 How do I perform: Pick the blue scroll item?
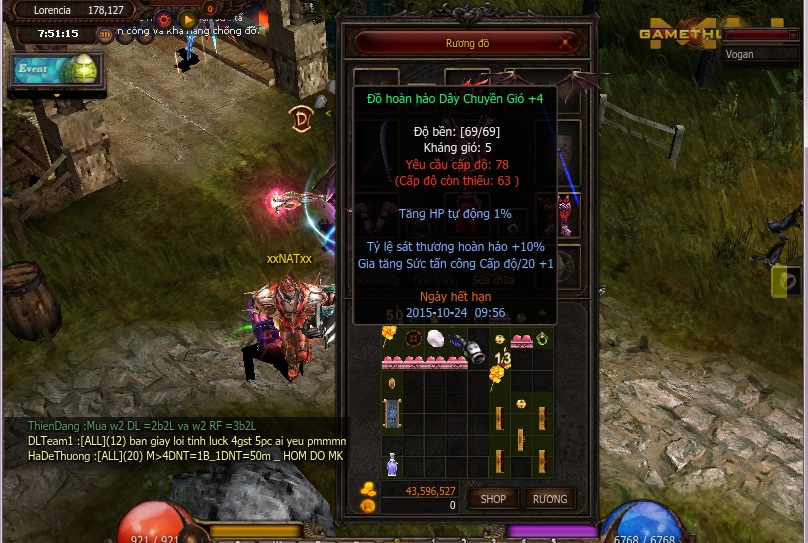click(x=393, y=413)
